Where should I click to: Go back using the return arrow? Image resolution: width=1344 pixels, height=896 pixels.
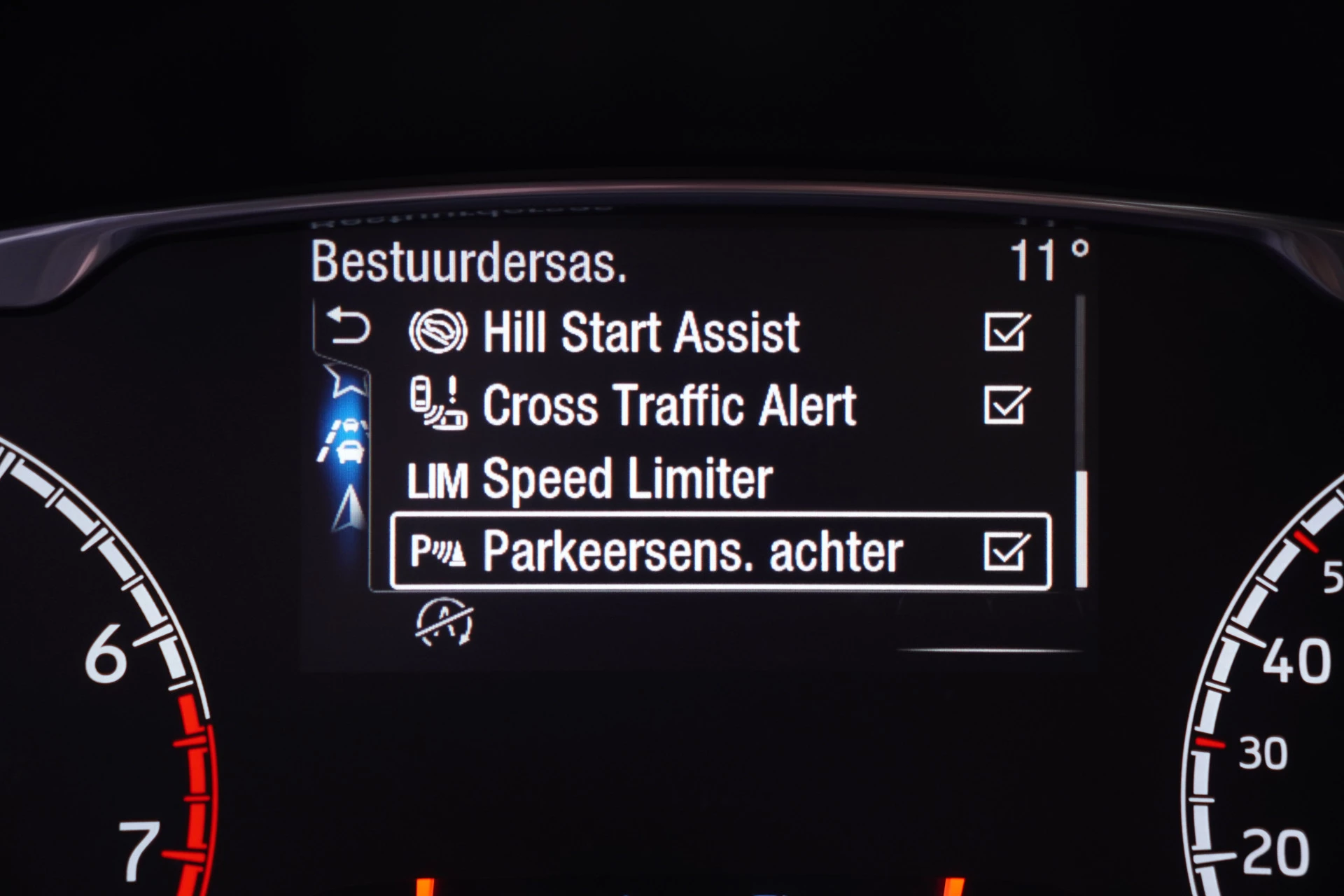348,327
